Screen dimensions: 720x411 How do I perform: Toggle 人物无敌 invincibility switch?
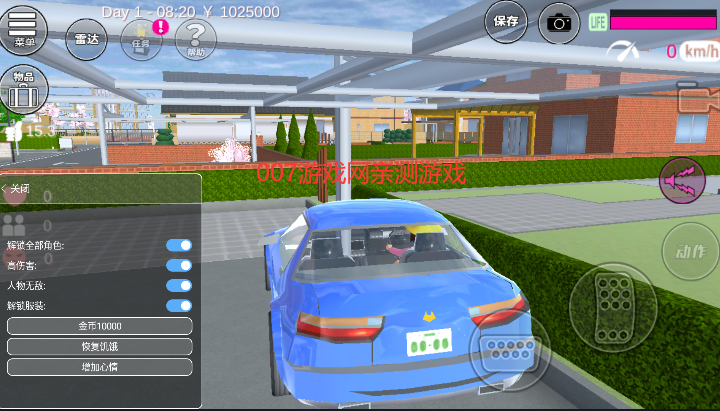[178, 285]
